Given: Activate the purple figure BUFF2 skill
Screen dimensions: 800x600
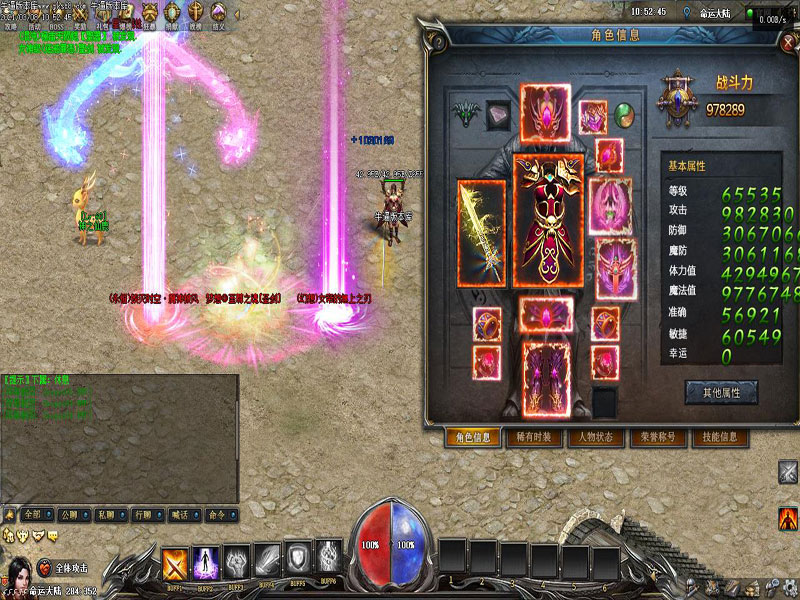Looking at the screenshot, I should tap(206, 563).
